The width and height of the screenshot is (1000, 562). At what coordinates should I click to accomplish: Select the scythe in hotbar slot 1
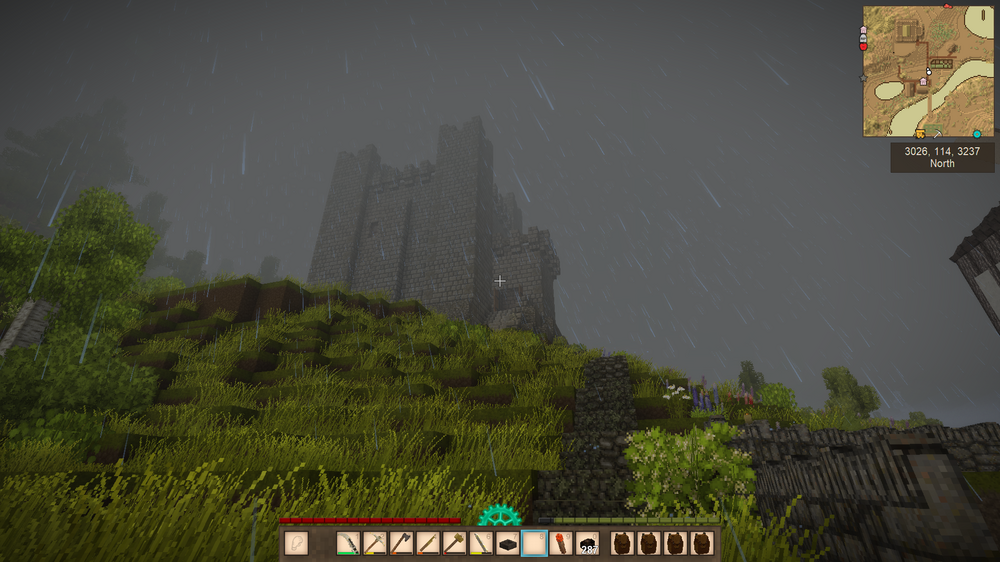(348, 544)
